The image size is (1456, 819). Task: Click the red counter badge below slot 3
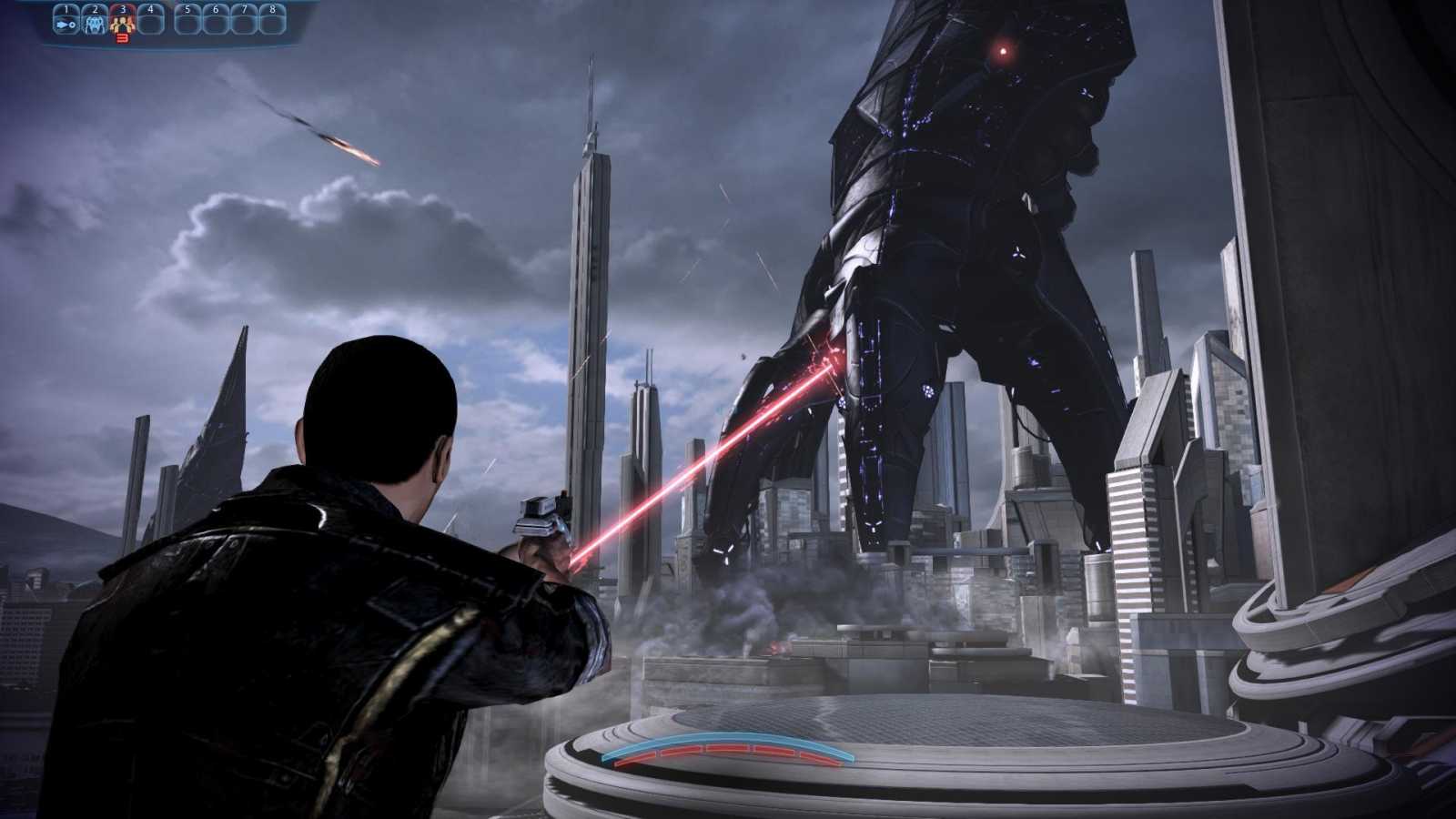tap(123, 39)
